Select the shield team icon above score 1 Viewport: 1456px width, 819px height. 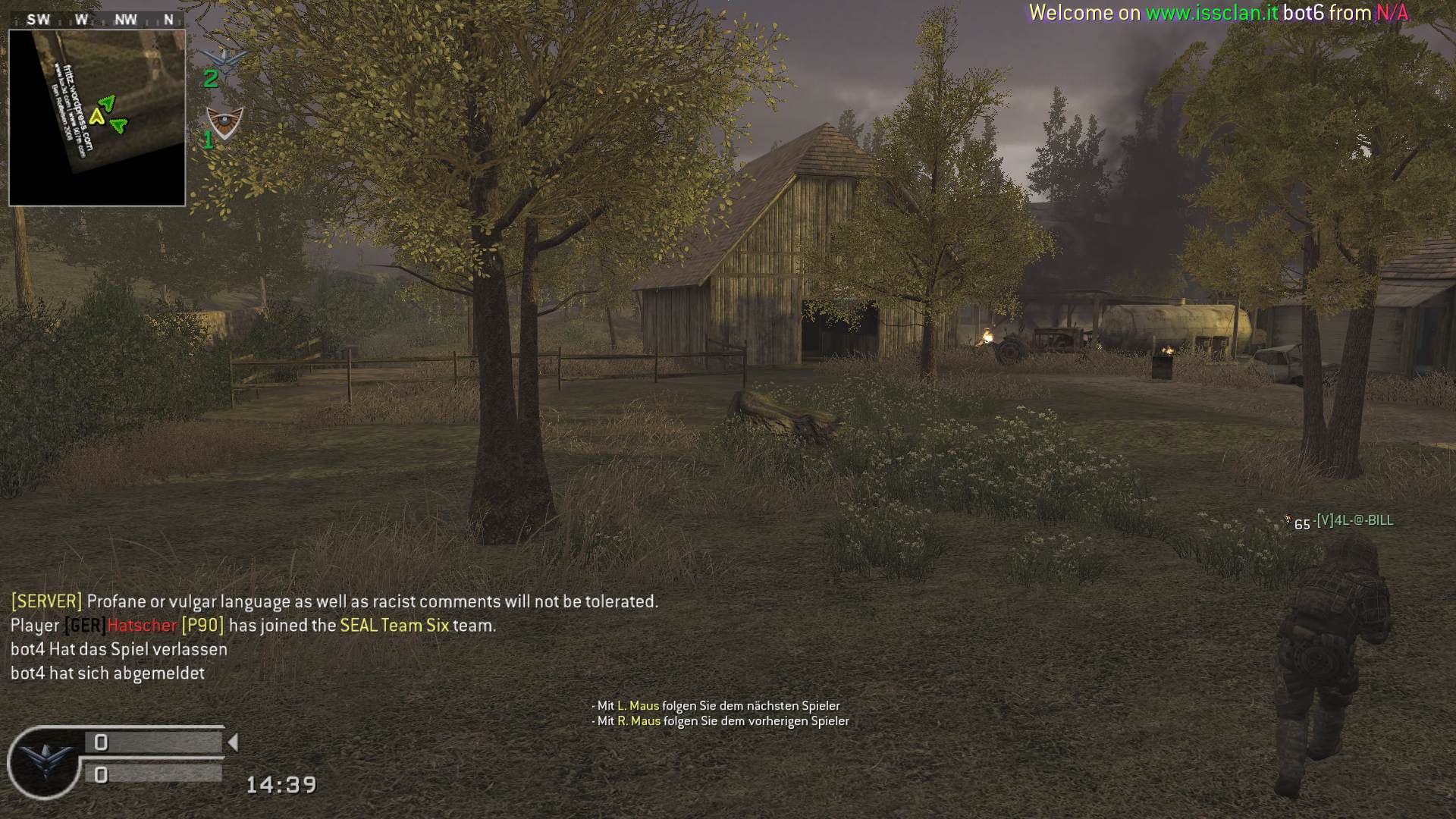coord(225,122)
